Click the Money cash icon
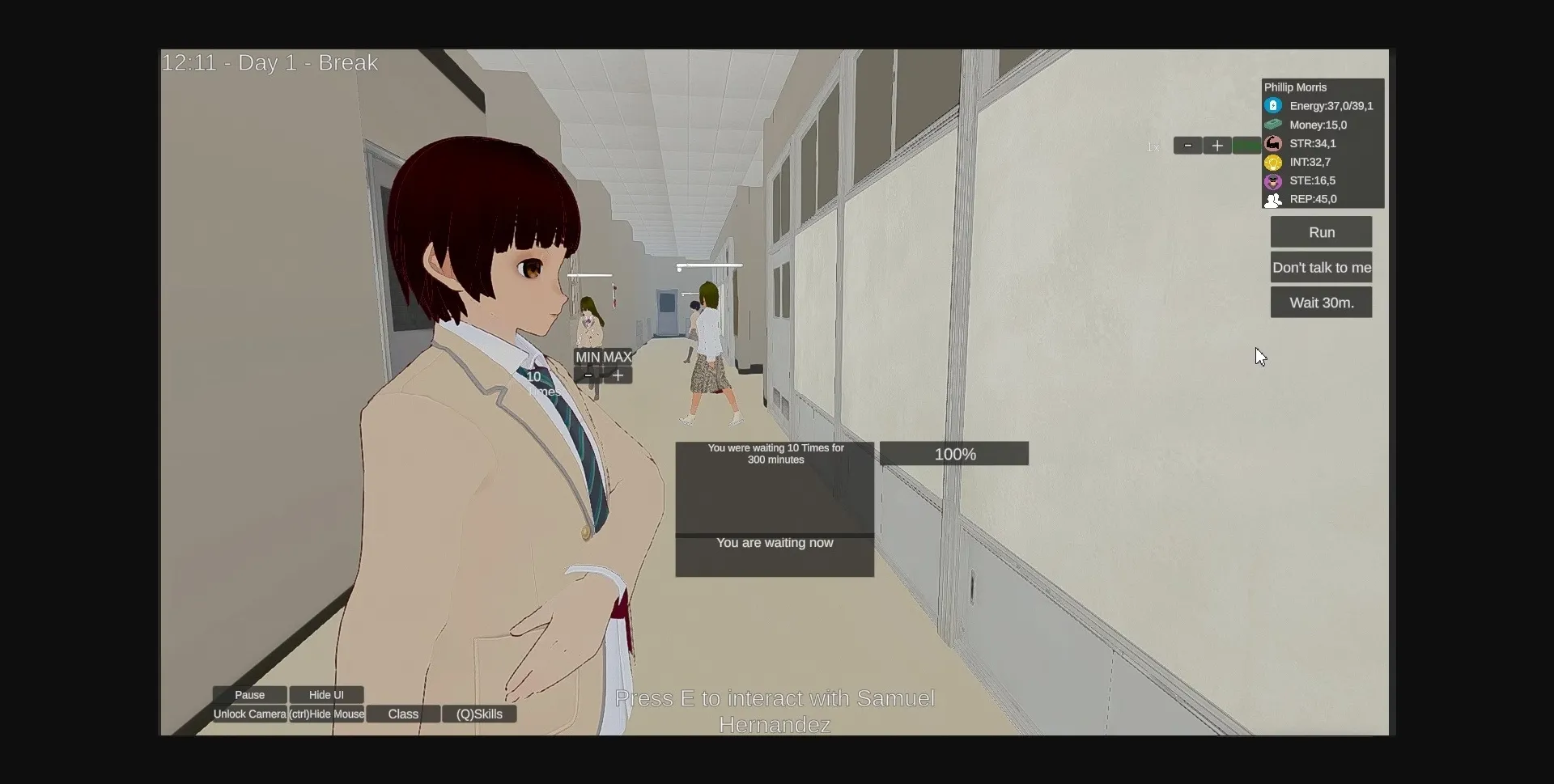This screenshot has height=784, width=1554. click(x=1274, y=124)
